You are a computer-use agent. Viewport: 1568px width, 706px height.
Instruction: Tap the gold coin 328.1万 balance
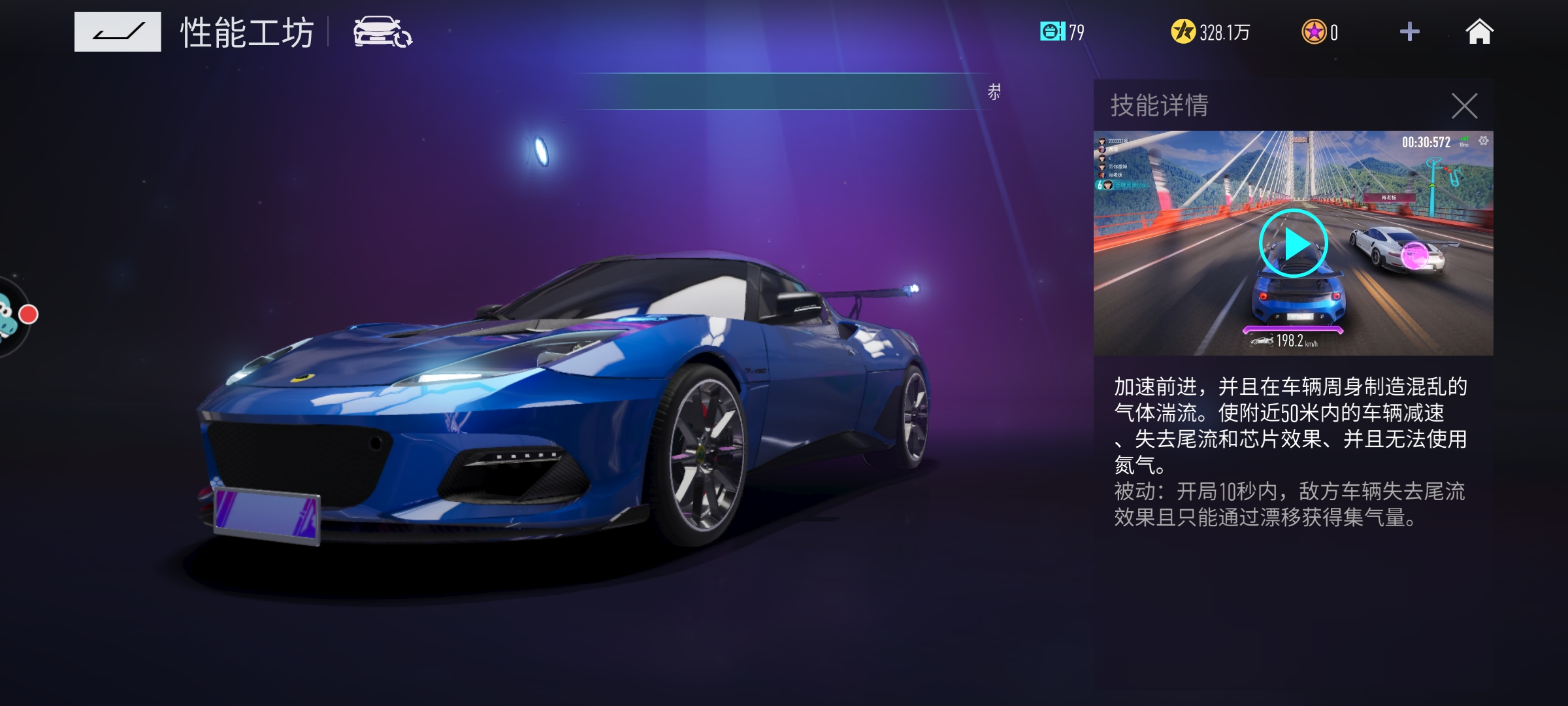1210,31
